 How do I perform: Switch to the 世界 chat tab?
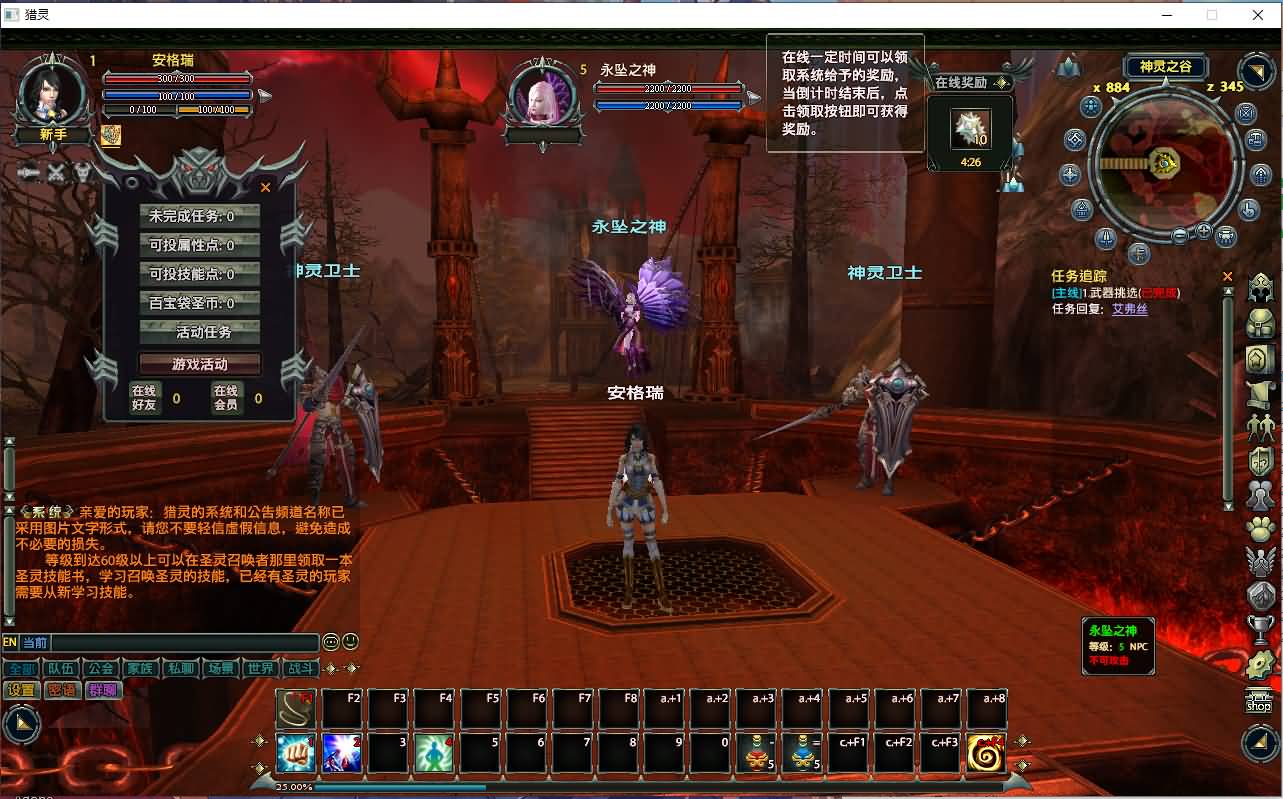[x=260, y=668]
